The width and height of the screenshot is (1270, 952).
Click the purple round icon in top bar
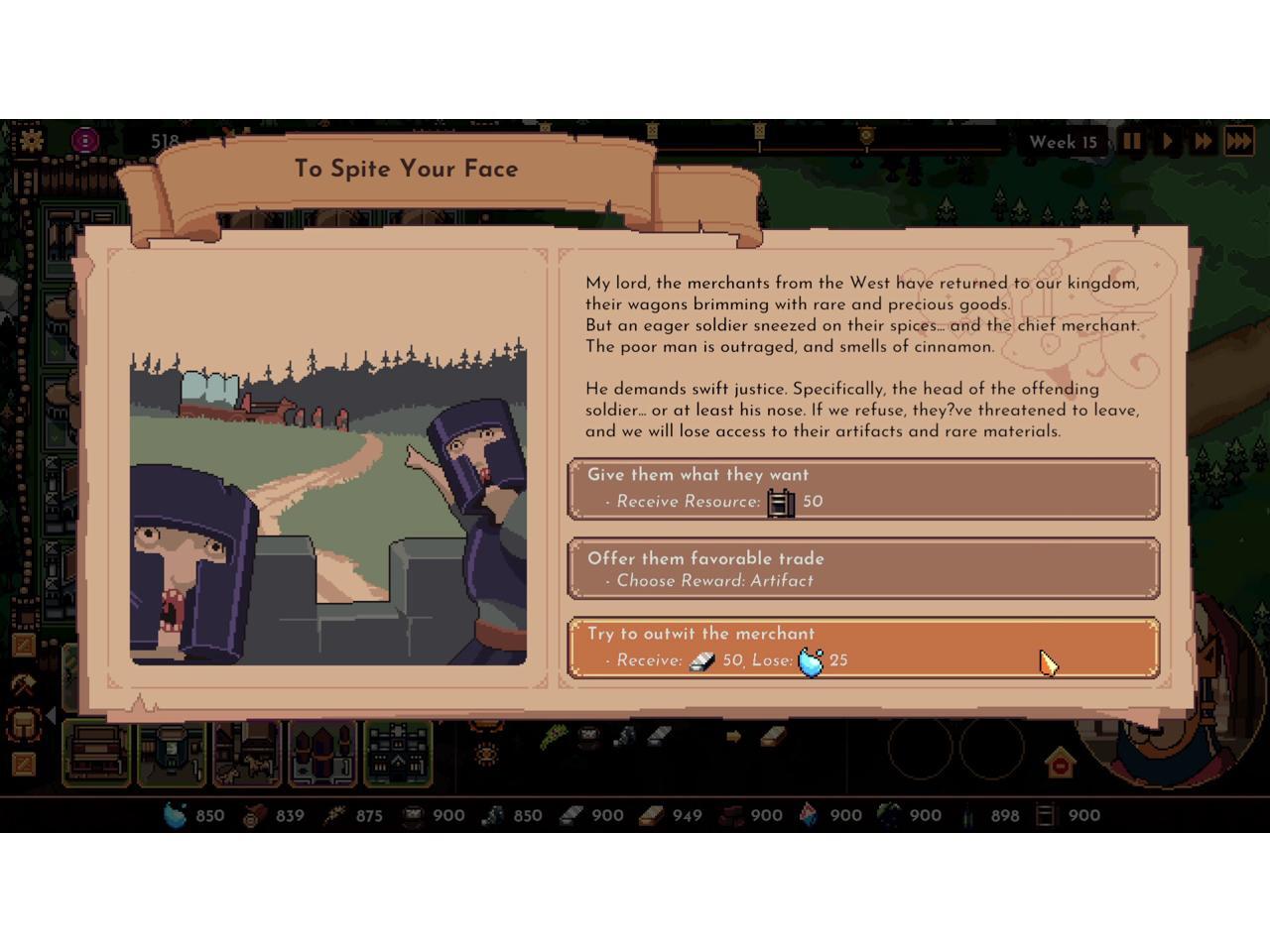86,140
